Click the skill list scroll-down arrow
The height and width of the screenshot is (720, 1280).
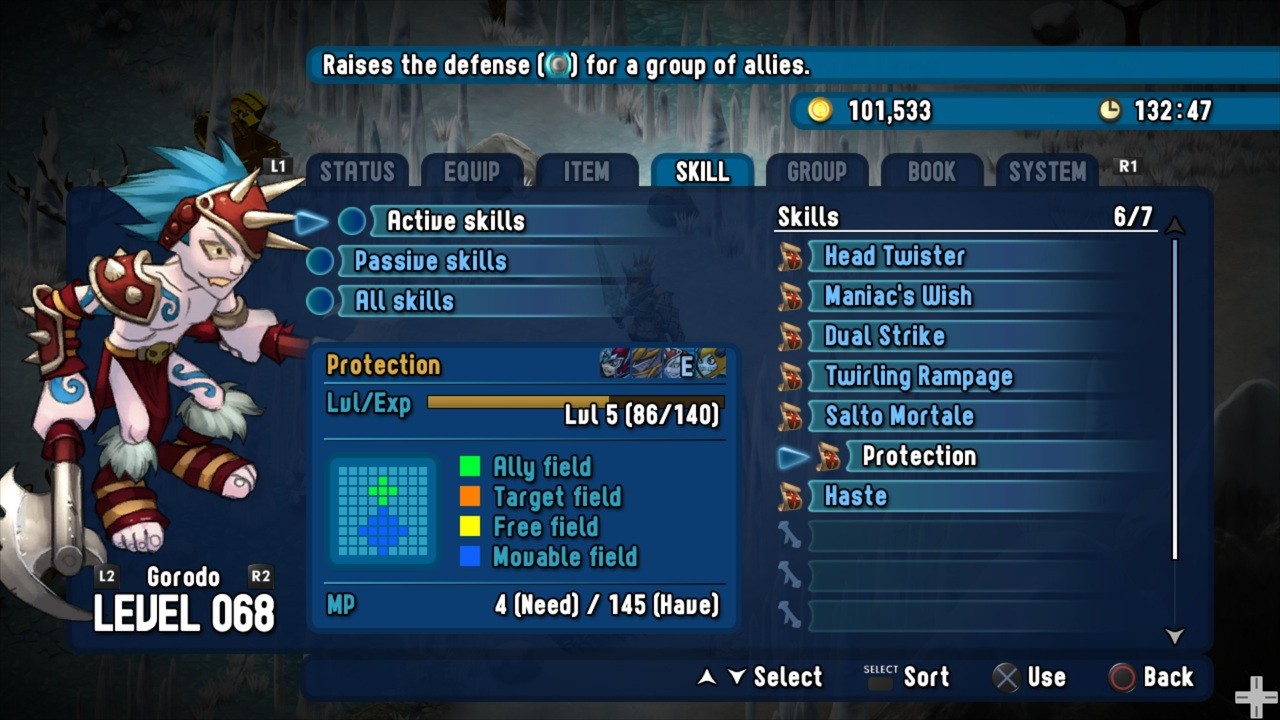tap(1175, 636)
